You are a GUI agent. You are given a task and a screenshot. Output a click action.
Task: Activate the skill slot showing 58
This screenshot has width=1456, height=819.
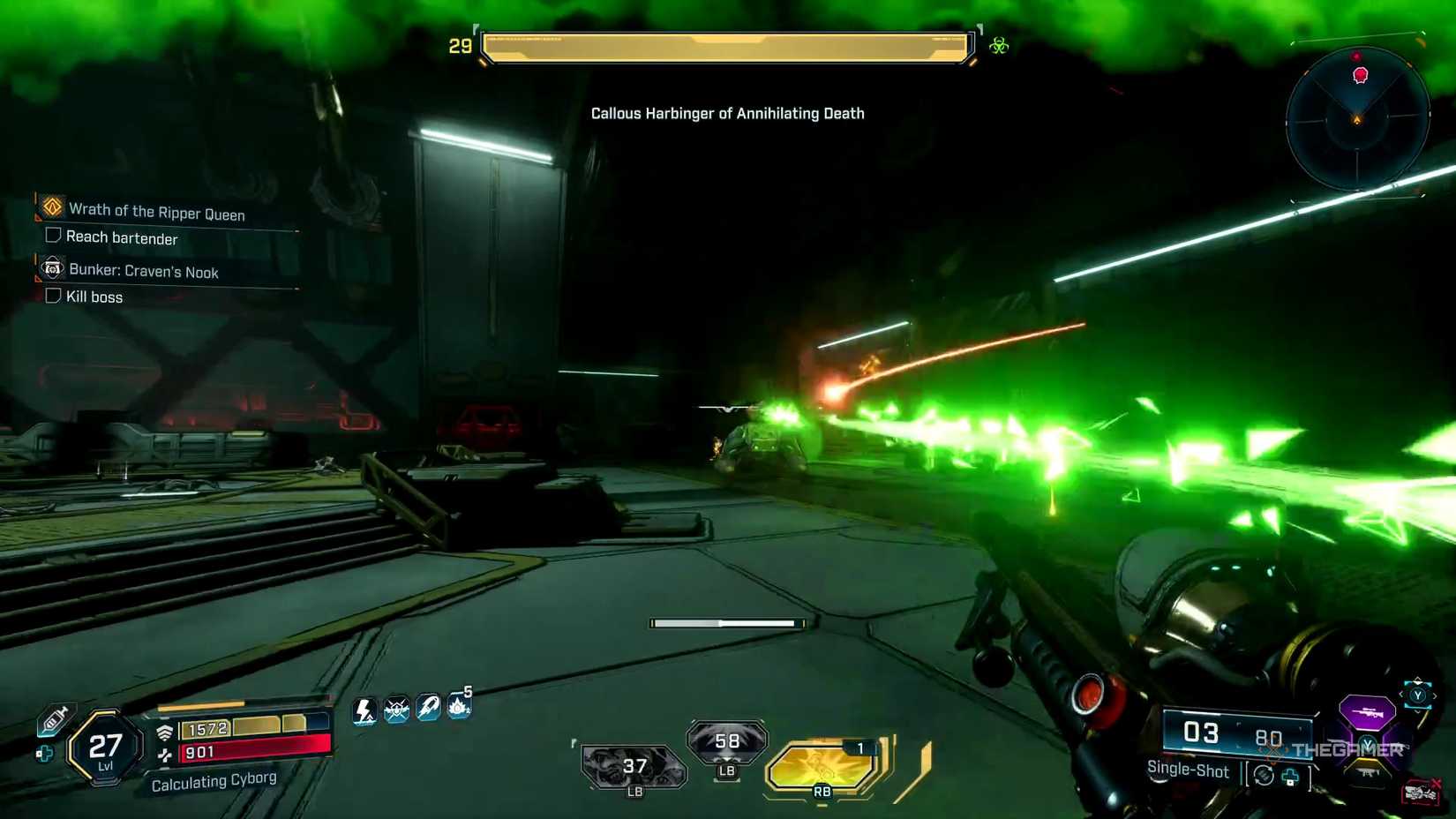pos(727,741)
